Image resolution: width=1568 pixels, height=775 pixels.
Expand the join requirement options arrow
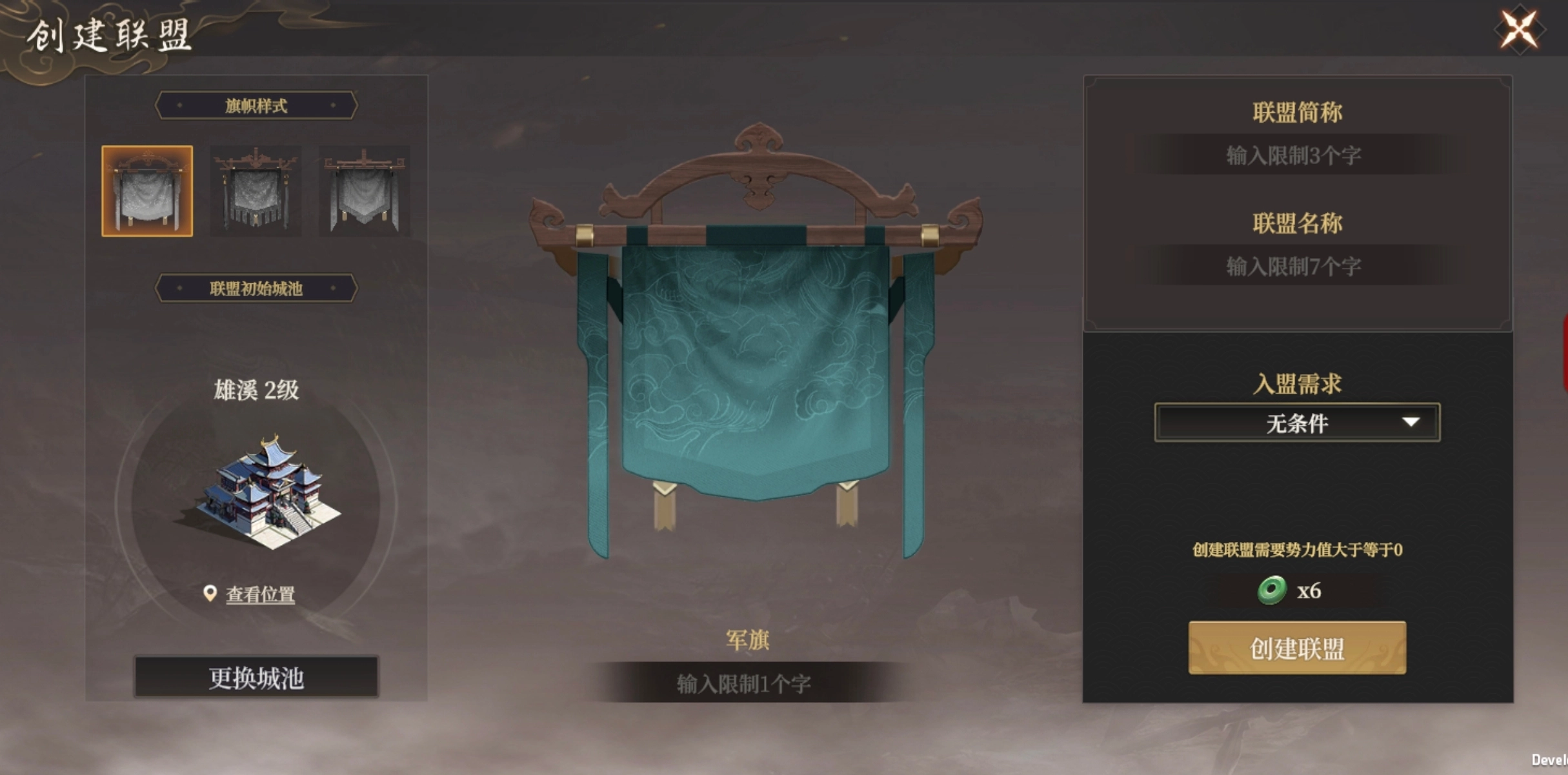(1410, 422)
